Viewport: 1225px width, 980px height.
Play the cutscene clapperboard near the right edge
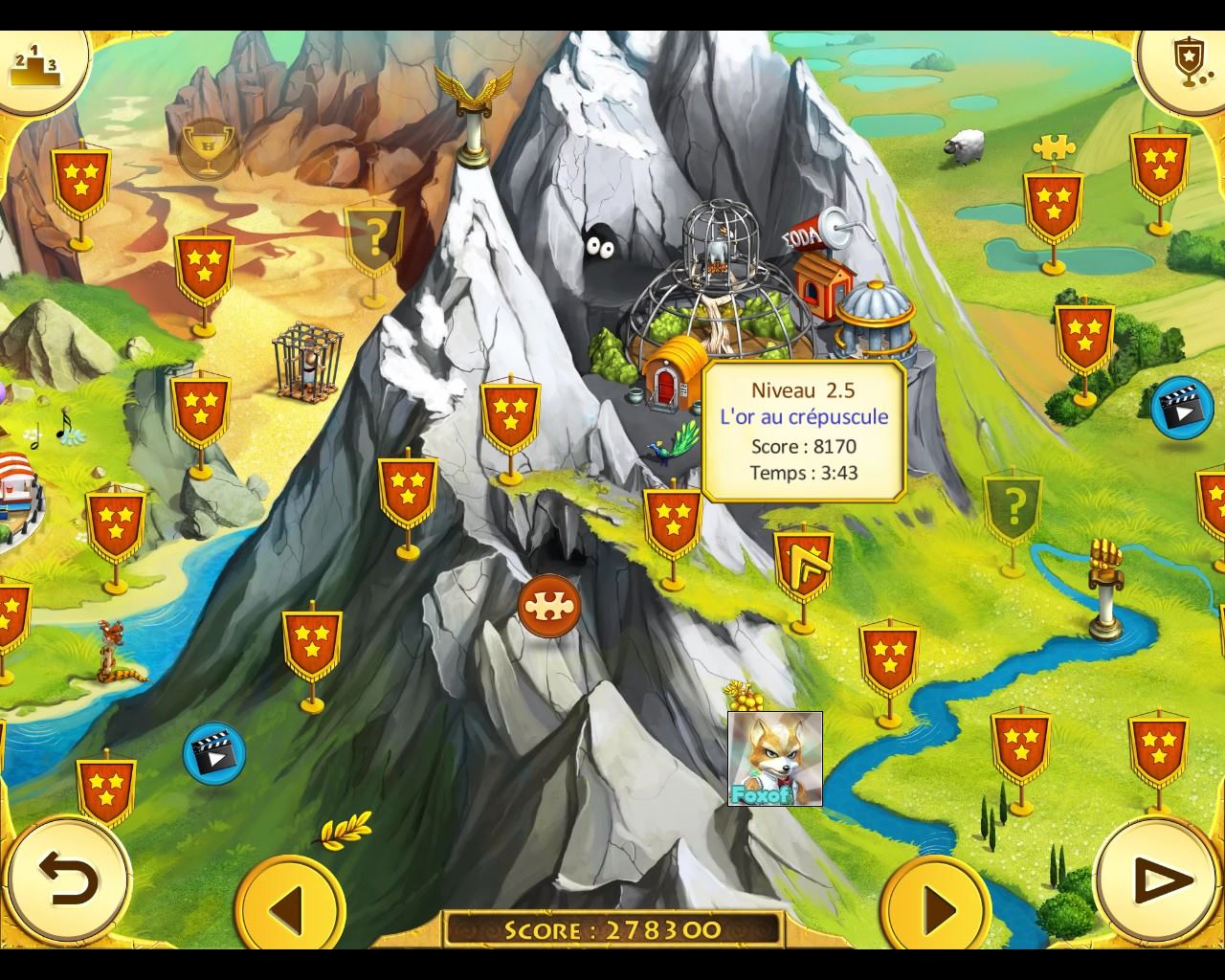(1181, 409)
